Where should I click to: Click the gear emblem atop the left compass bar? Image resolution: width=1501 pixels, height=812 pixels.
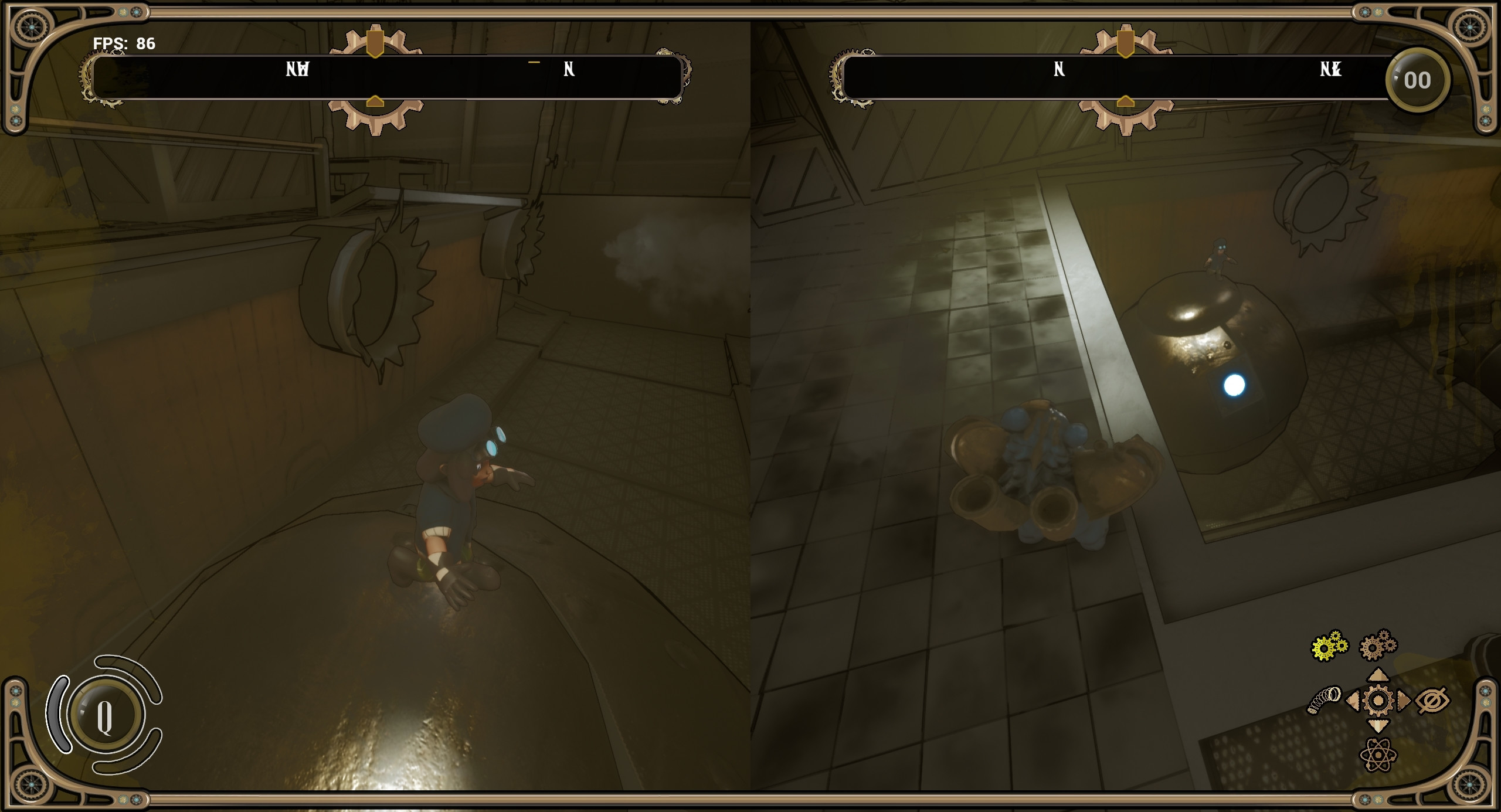point(375,40)
